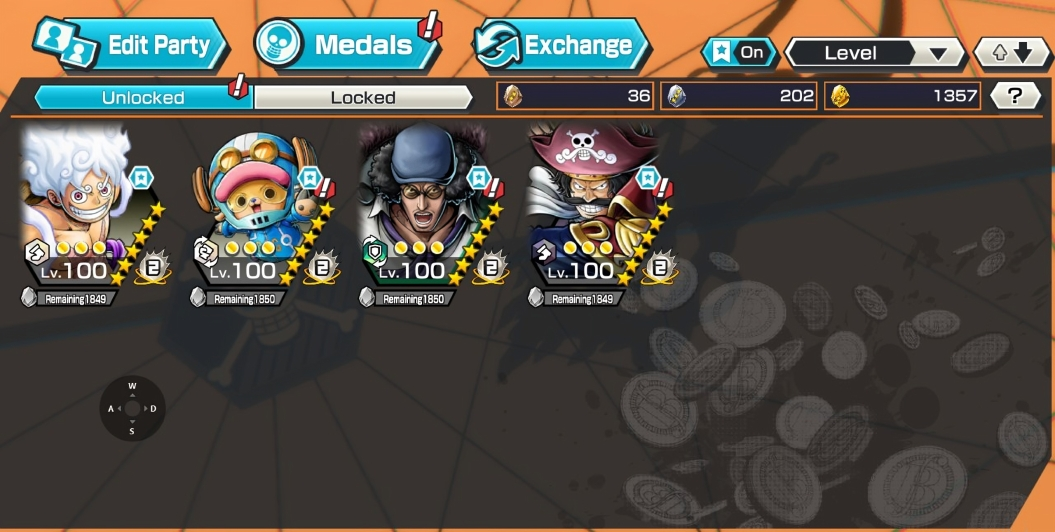Open the Level sort dropdown
This screenshot has height=532, width=1055.
874,53
